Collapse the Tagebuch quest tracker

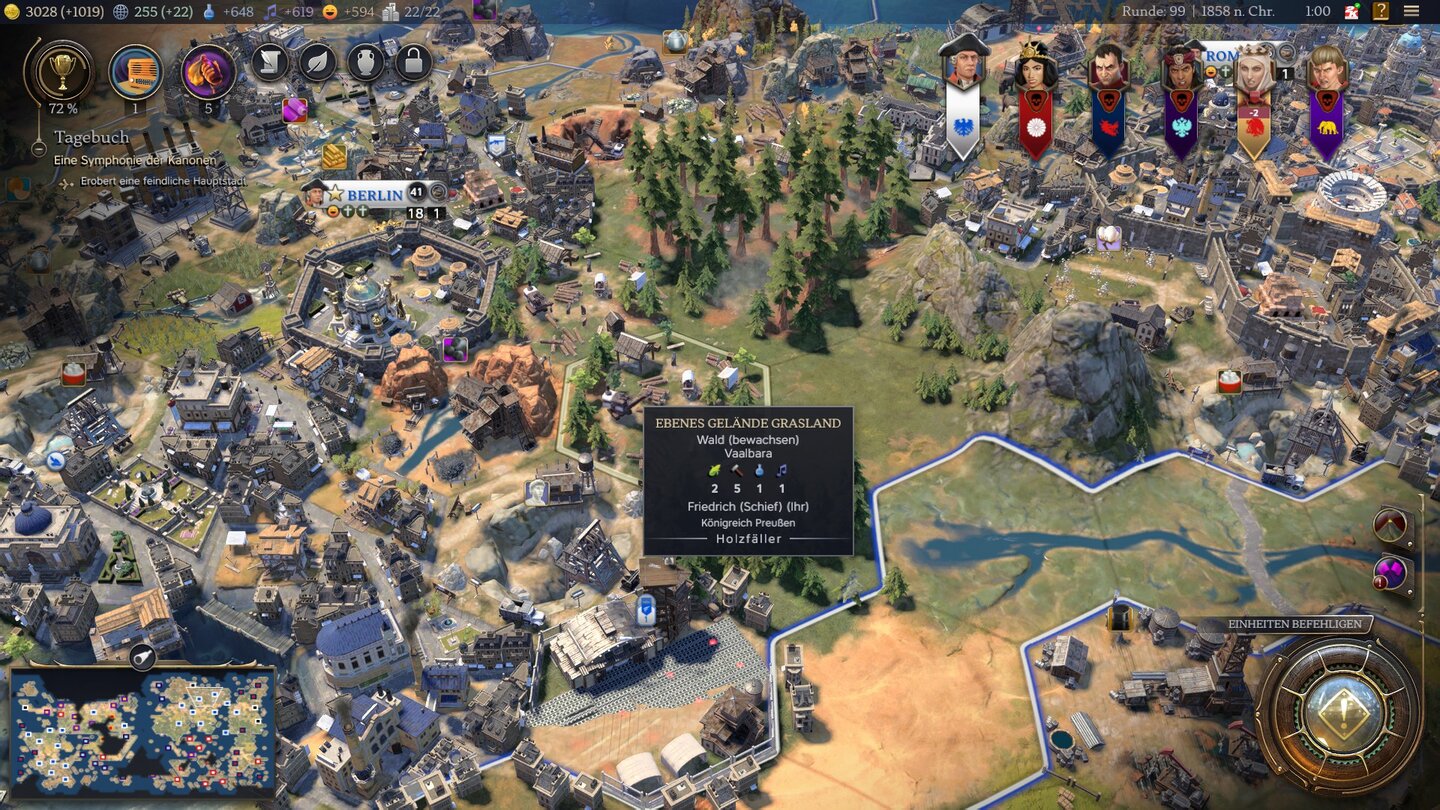pyautogui.click(x=38, y=149)
